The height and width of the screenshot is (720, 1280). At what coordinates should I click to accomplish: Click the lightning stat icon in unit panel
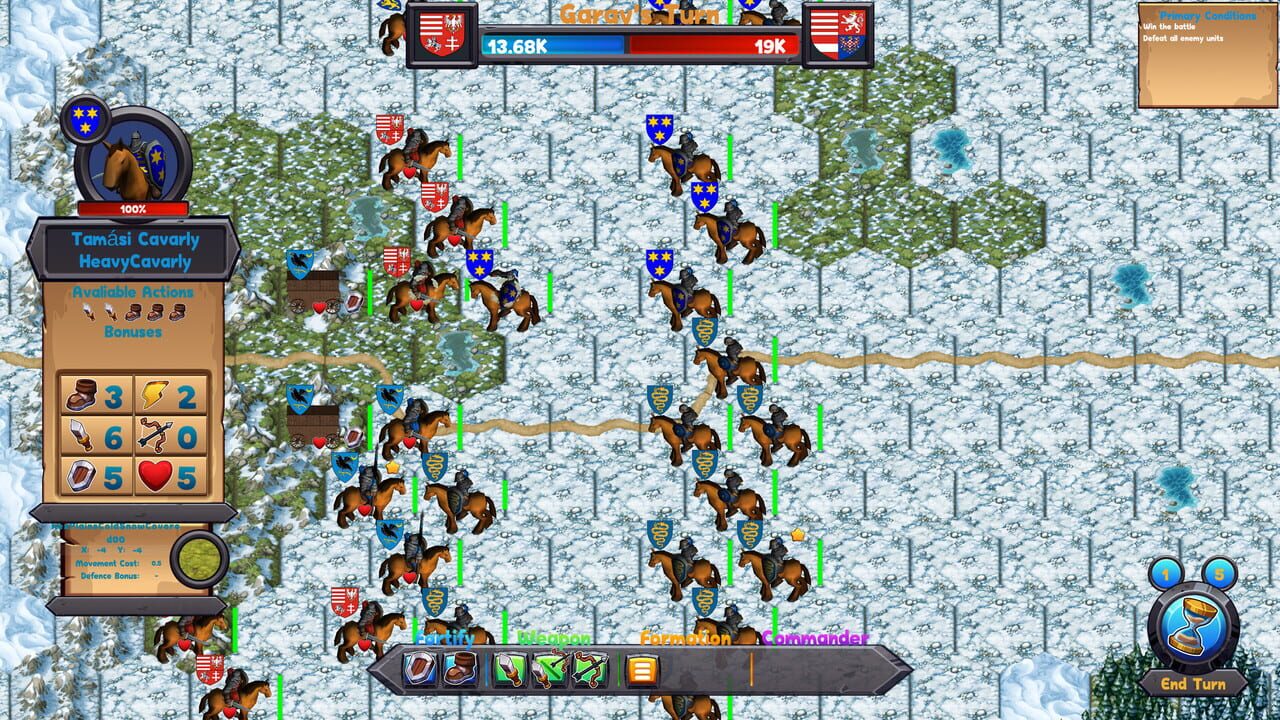pos(151,394)
